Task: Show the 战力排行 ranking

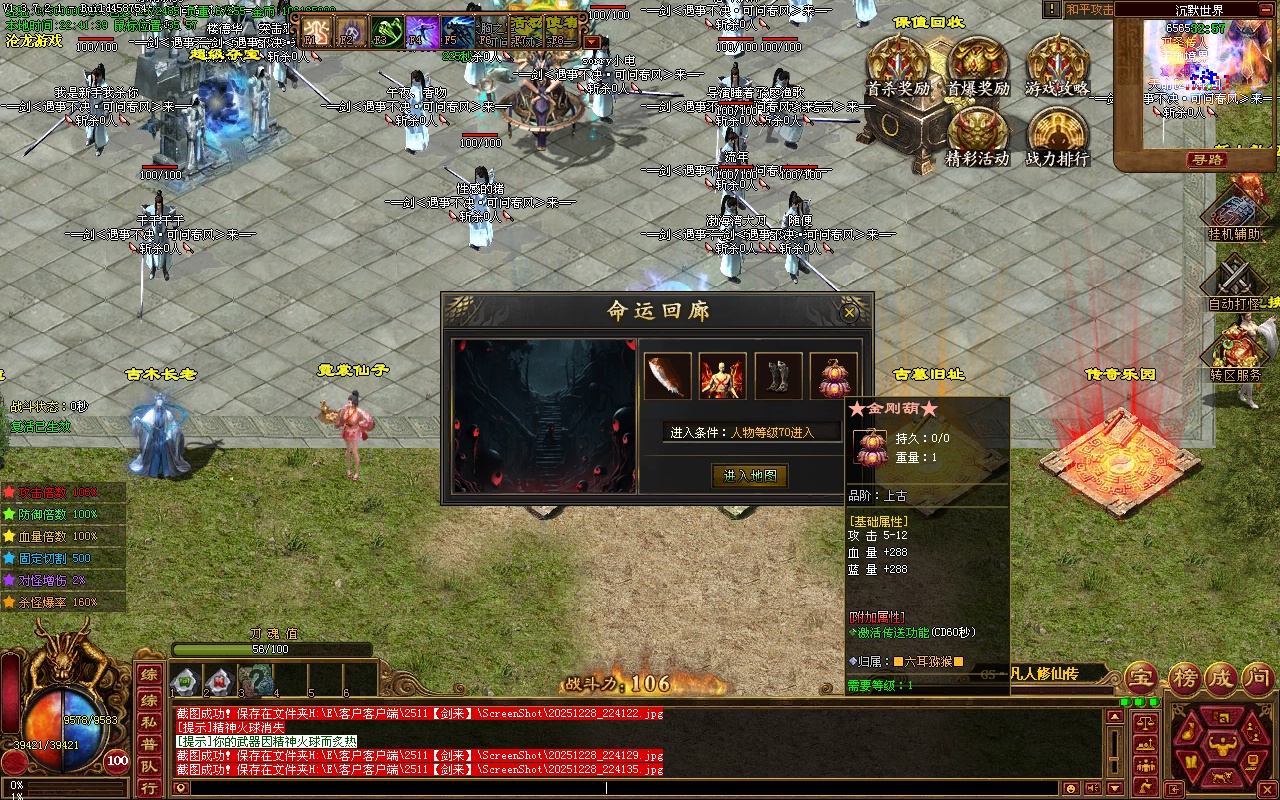Action: tap(1057, 137)
